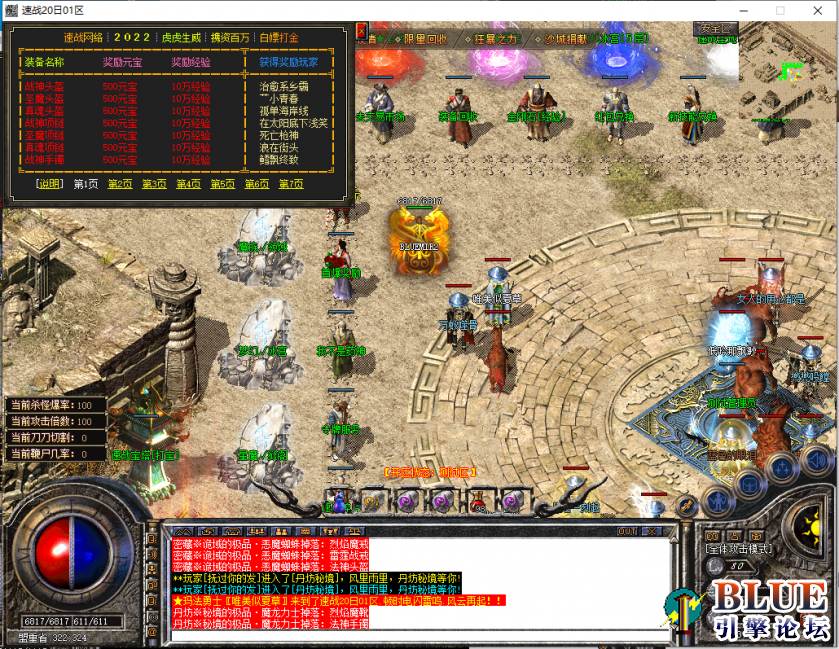The width and height of the screenshot is (839, 649).
Task: Go to reward page 第5页
Action: (x=222, y=184)
